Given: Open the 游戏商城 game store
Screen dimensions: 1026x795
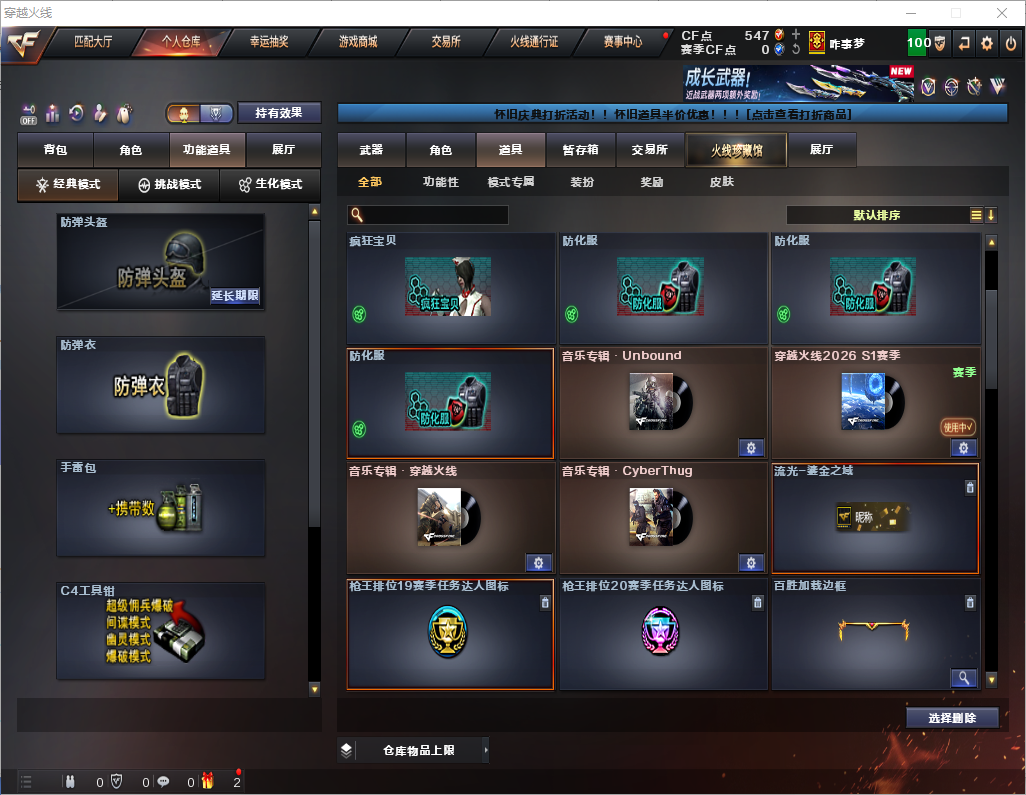Looking at the screenshot, I should [x=357, y=42].
